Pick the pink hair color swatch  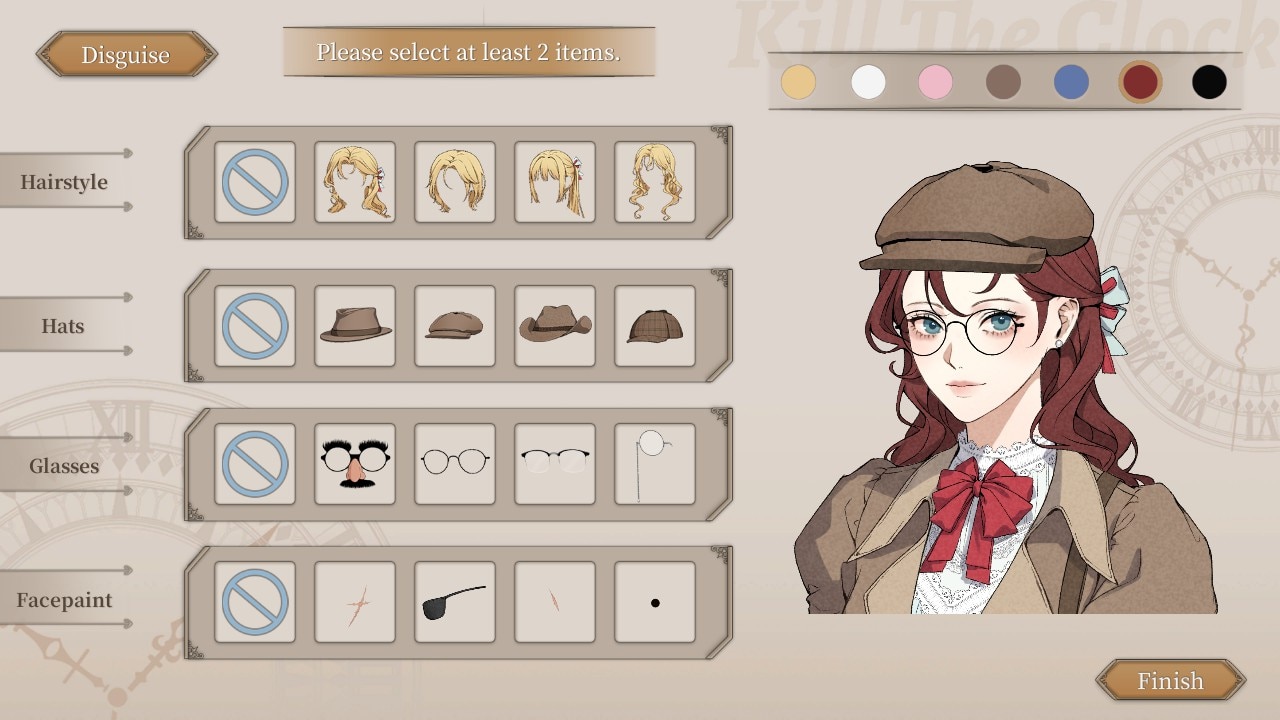click(936, 82)
